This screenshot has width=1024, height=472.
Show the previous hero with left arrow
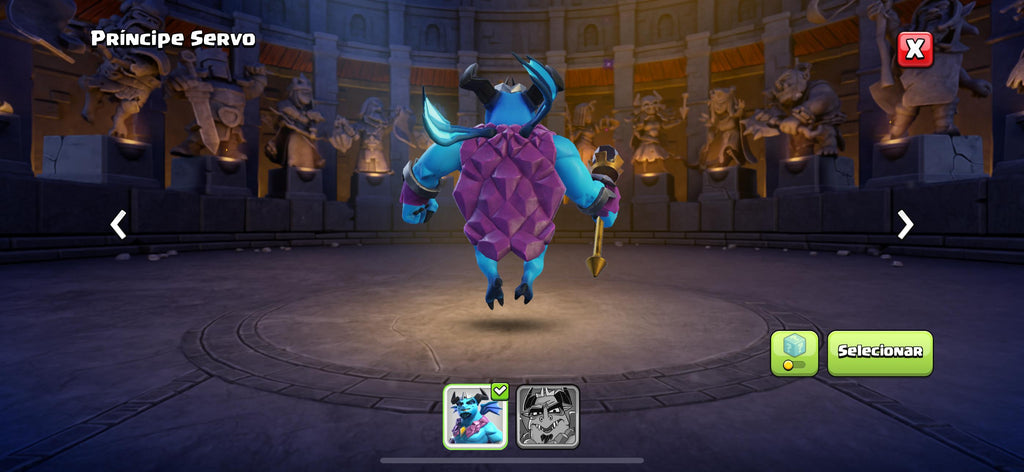click(118, 225)
